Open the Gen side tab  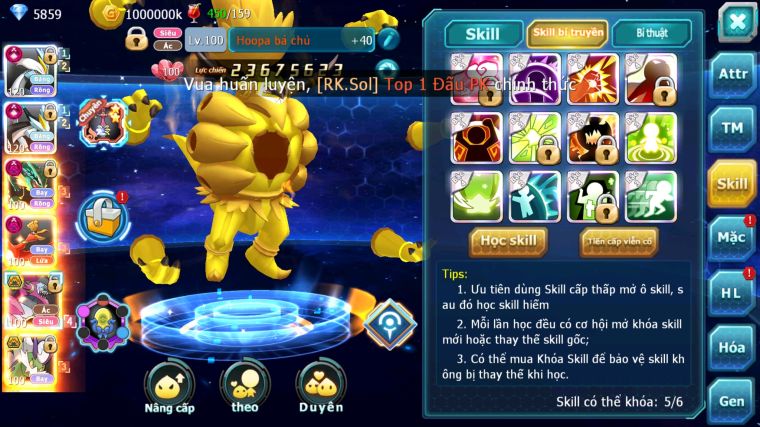[732, 400]
